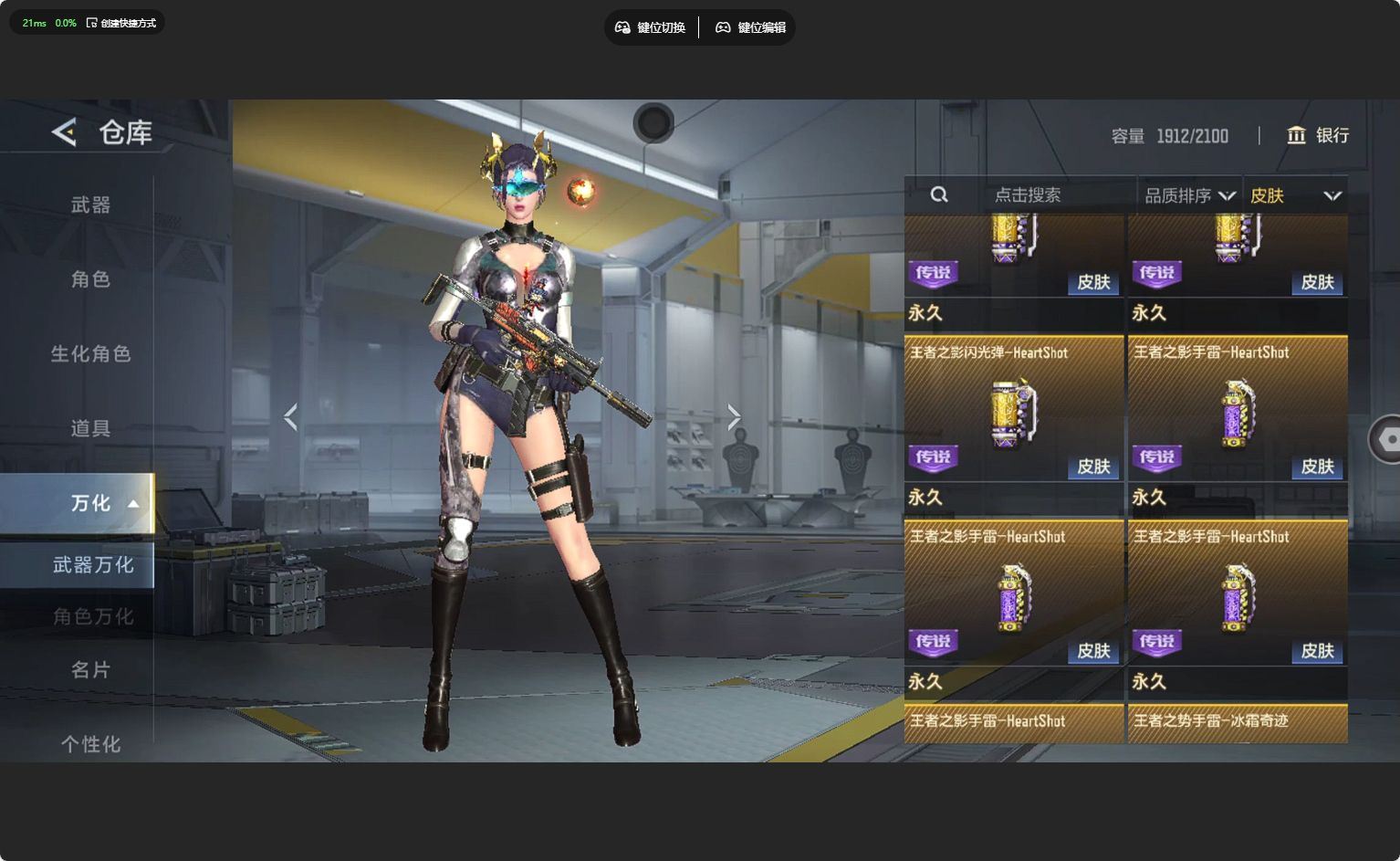This screenshot has width=1400, height=861.
Task: Open the 名片 category
Action: [90, 670]
